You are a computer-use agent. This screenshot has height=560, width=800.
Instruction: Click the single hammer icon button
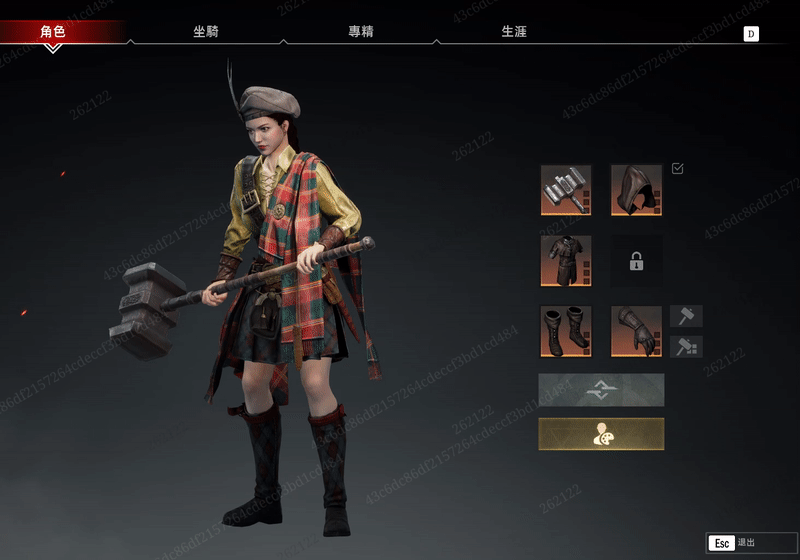click(x=686, y=317)
